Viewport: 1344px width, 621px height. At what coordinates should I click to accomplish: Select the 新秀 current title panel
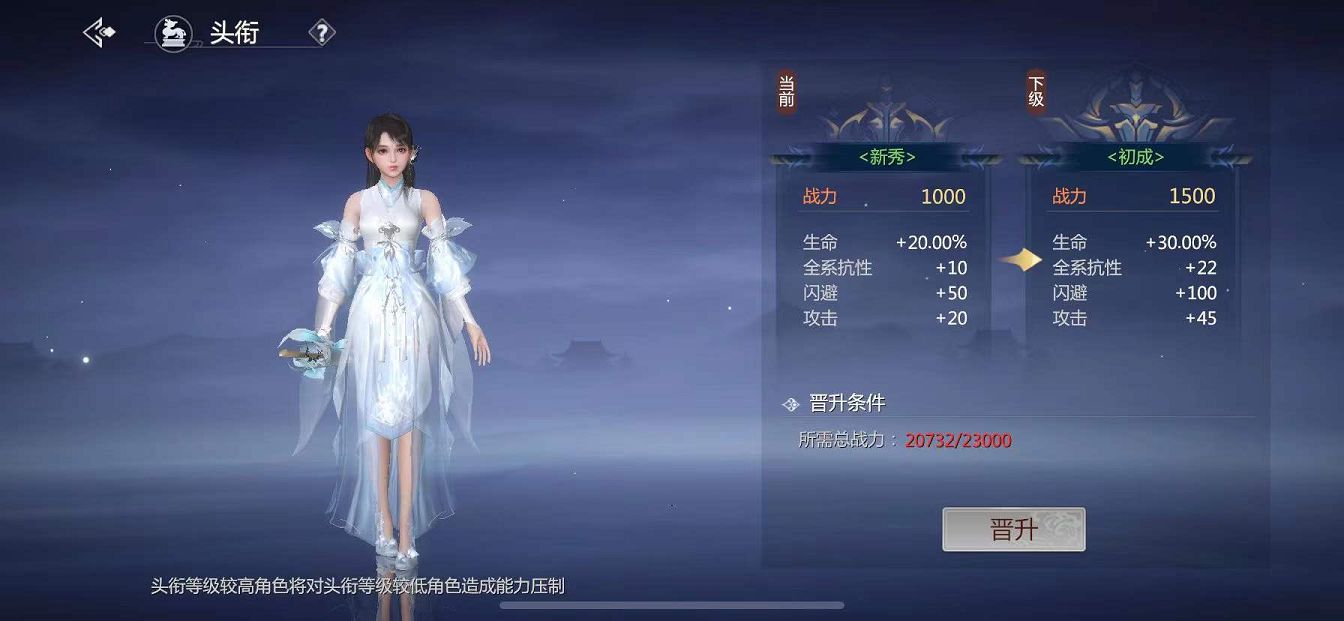pos(886,157)
